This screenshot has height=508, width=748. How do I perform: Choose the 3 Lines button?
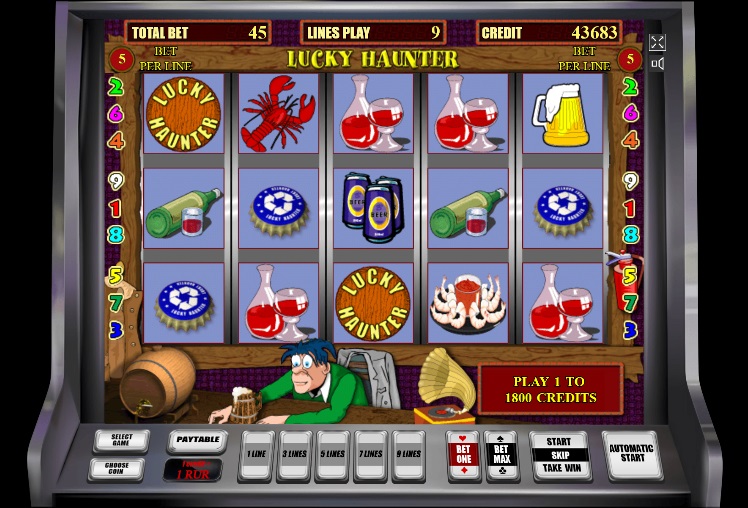295,454
